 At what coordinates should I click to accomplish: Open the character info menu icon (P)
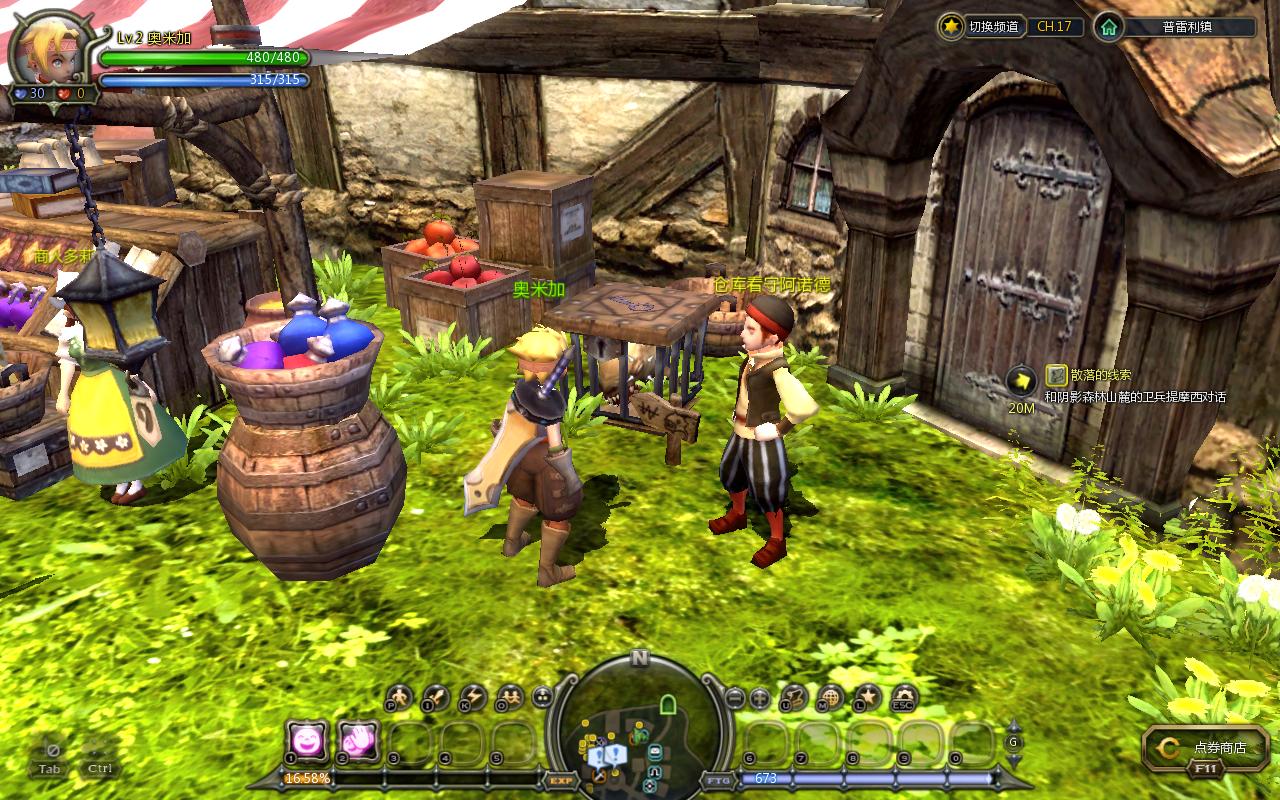[399, 696]
